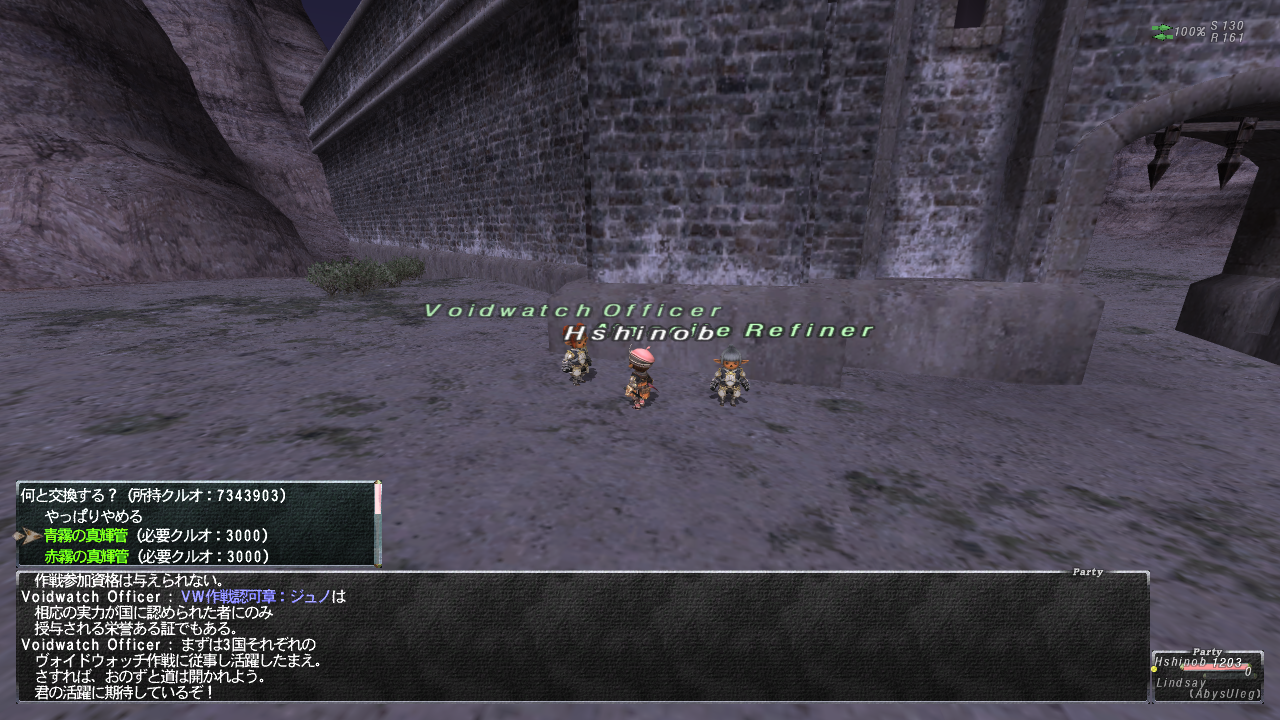This screenshot has height=720, width=1280.
Task: Click the exchange menu scrollbar
Action: coord(378,524)
